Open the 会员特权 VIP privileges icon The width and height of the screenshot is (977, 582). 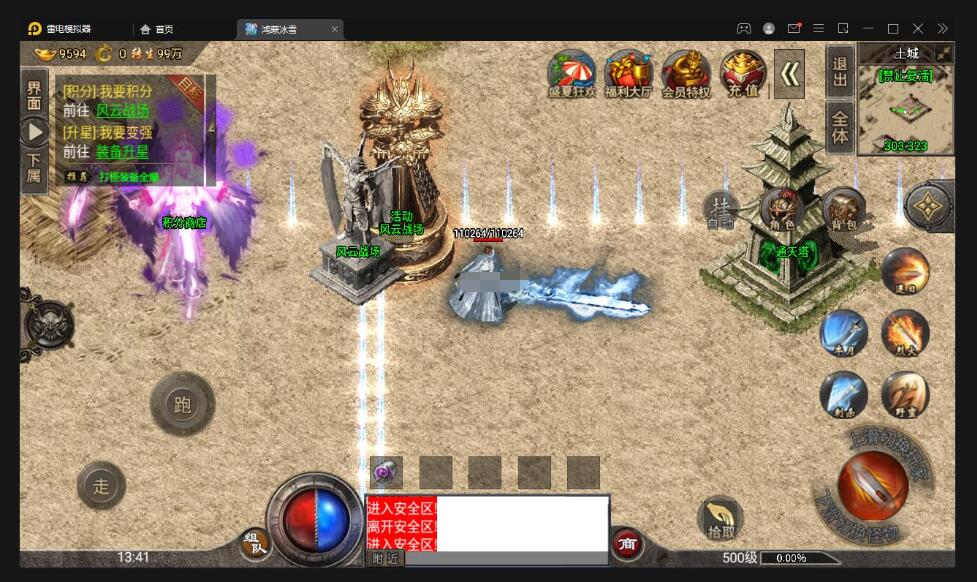pyautogui.click(x=686, y=73)
